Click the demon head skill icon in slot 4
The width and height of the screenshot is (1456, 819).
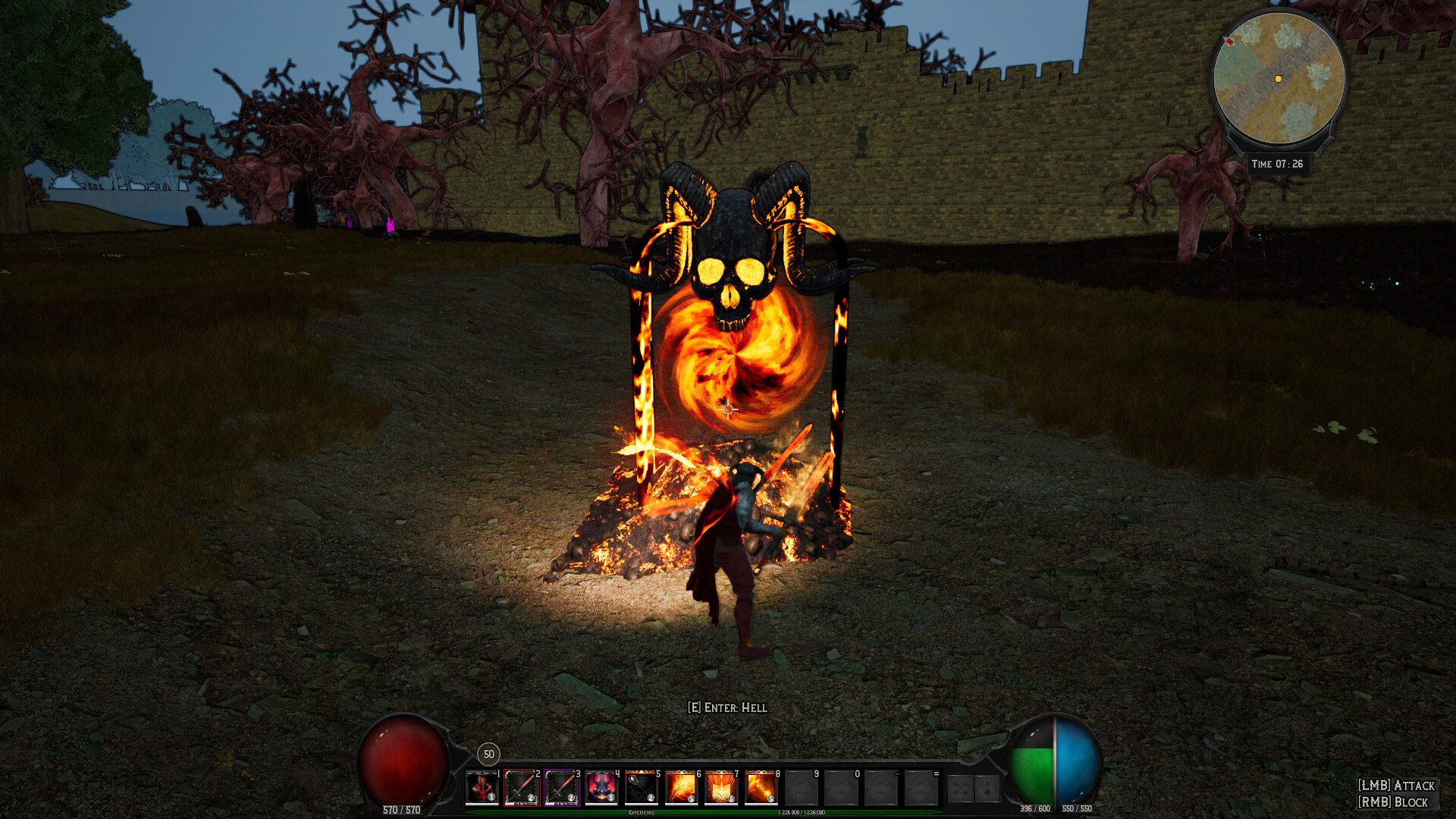pos(603,789)
